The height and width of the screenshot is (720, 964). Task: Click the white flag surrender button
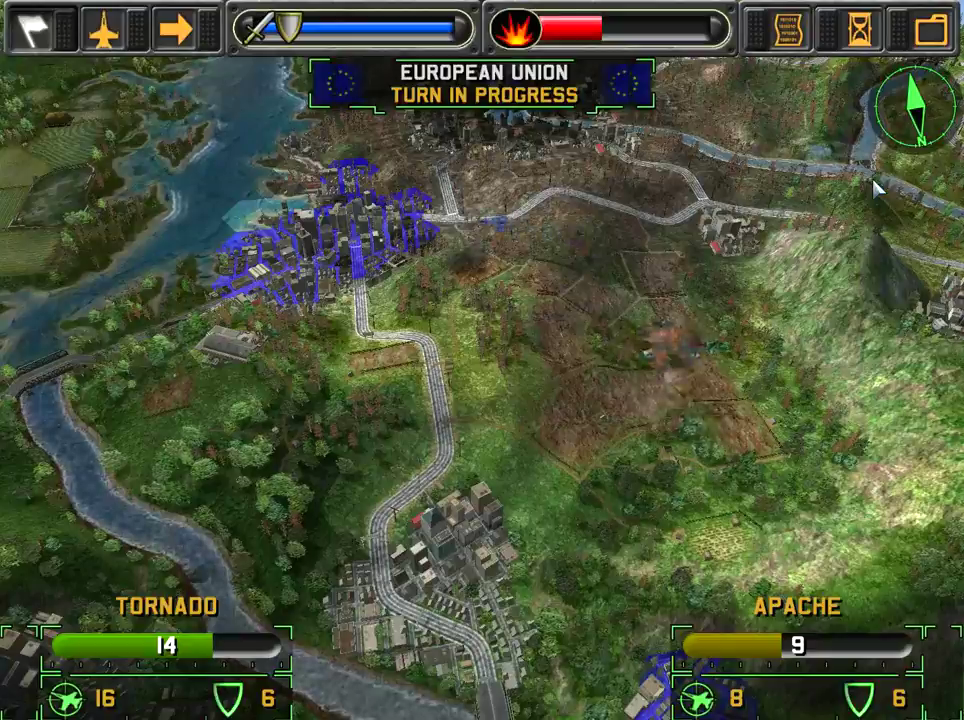click(x=30, y=30)
